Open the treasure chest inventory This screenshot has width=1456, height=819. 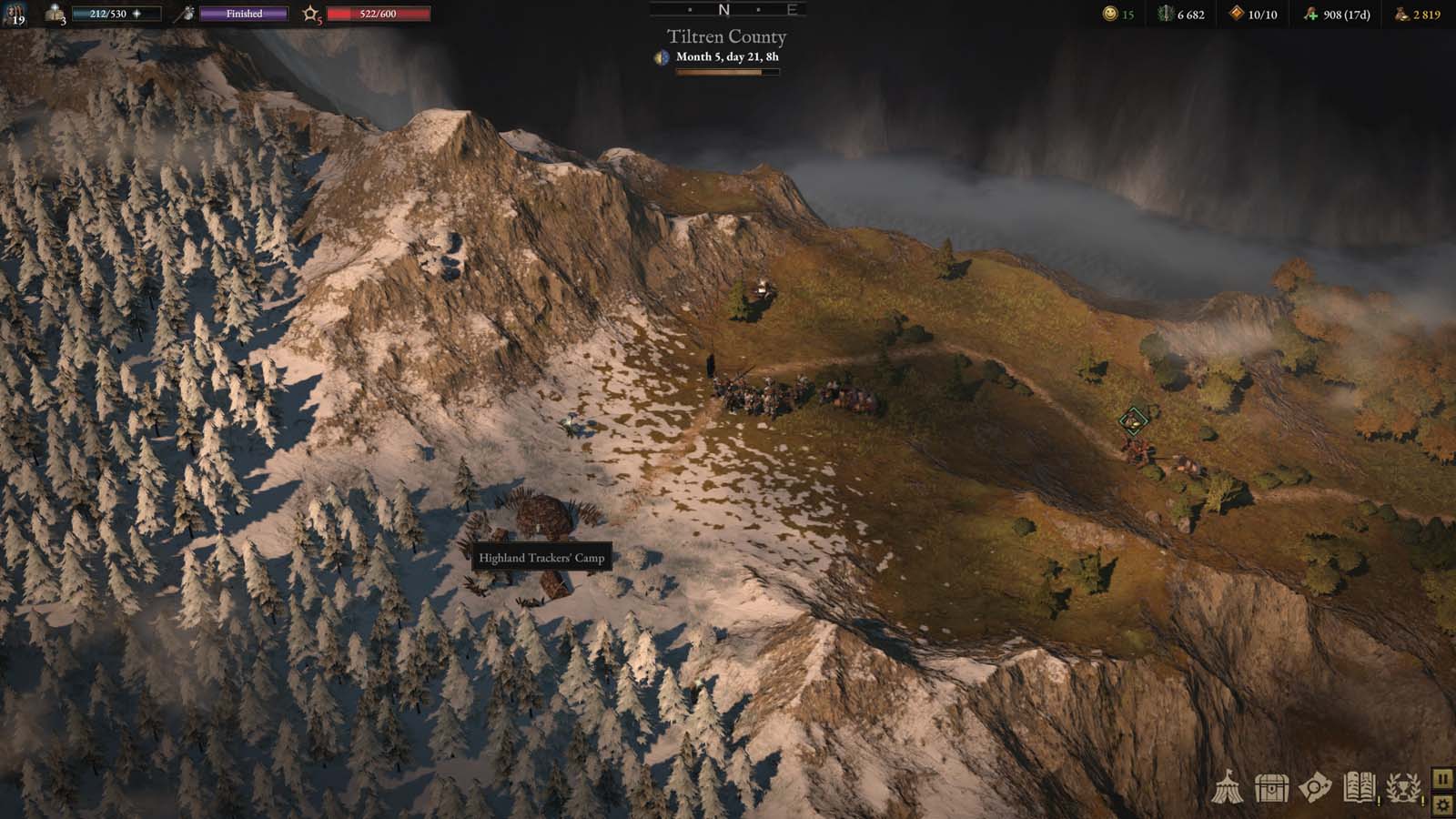(1271, 788)
